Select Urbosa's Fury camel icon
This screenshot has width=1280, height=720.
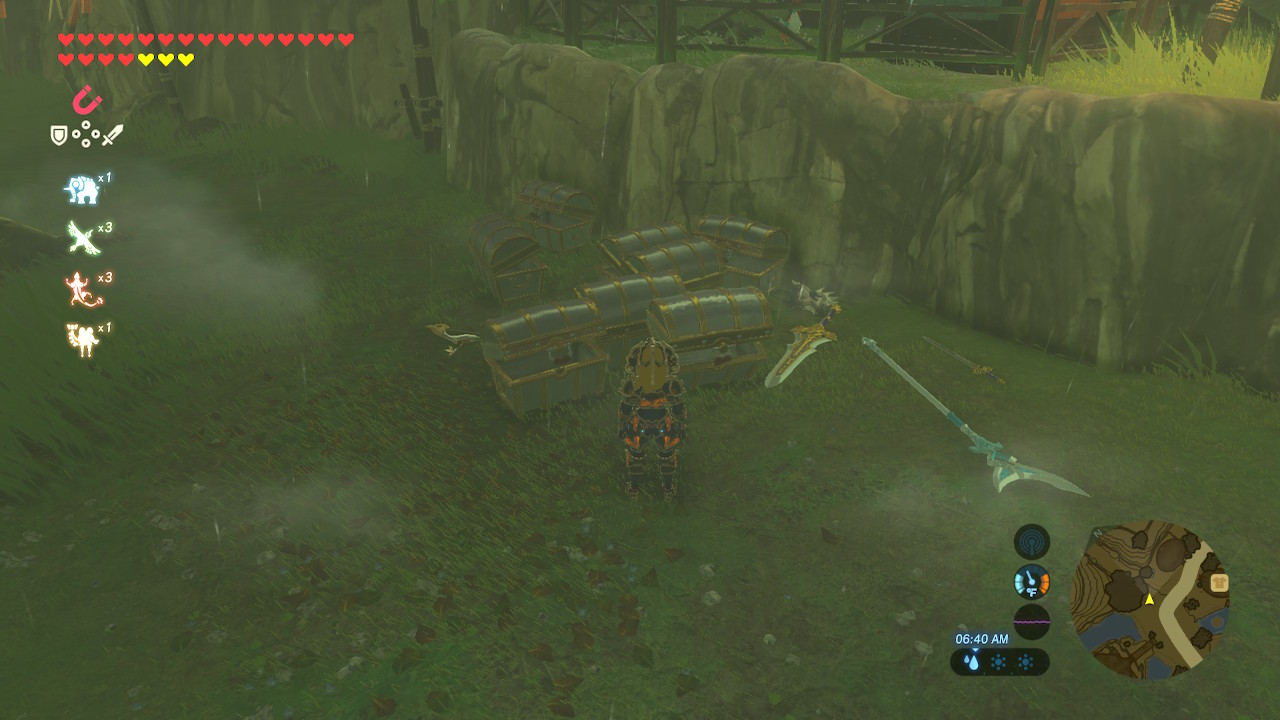point(81,340)
